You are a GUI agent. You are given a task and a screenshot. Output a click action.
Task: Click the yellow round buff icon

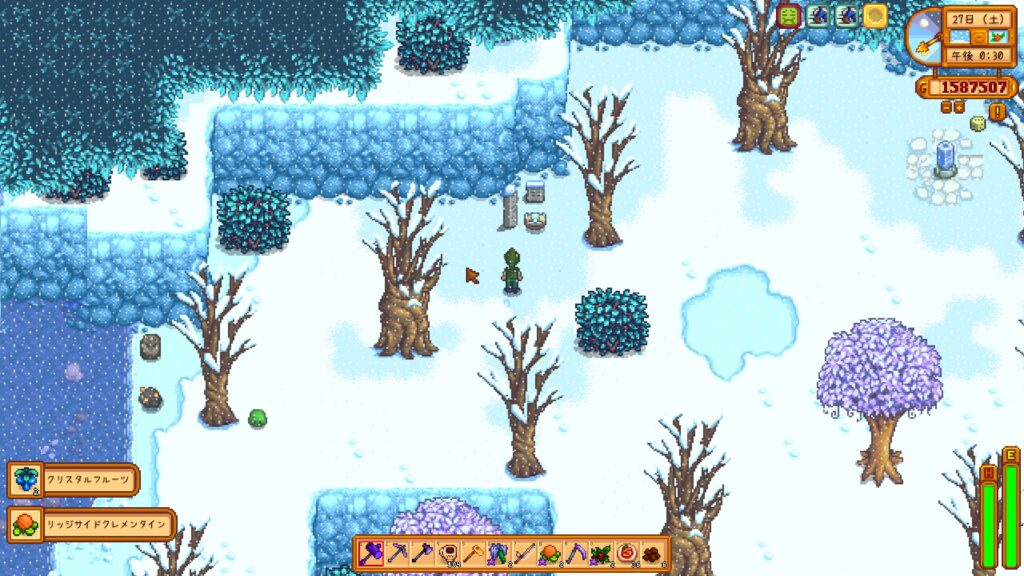point(875,16)
